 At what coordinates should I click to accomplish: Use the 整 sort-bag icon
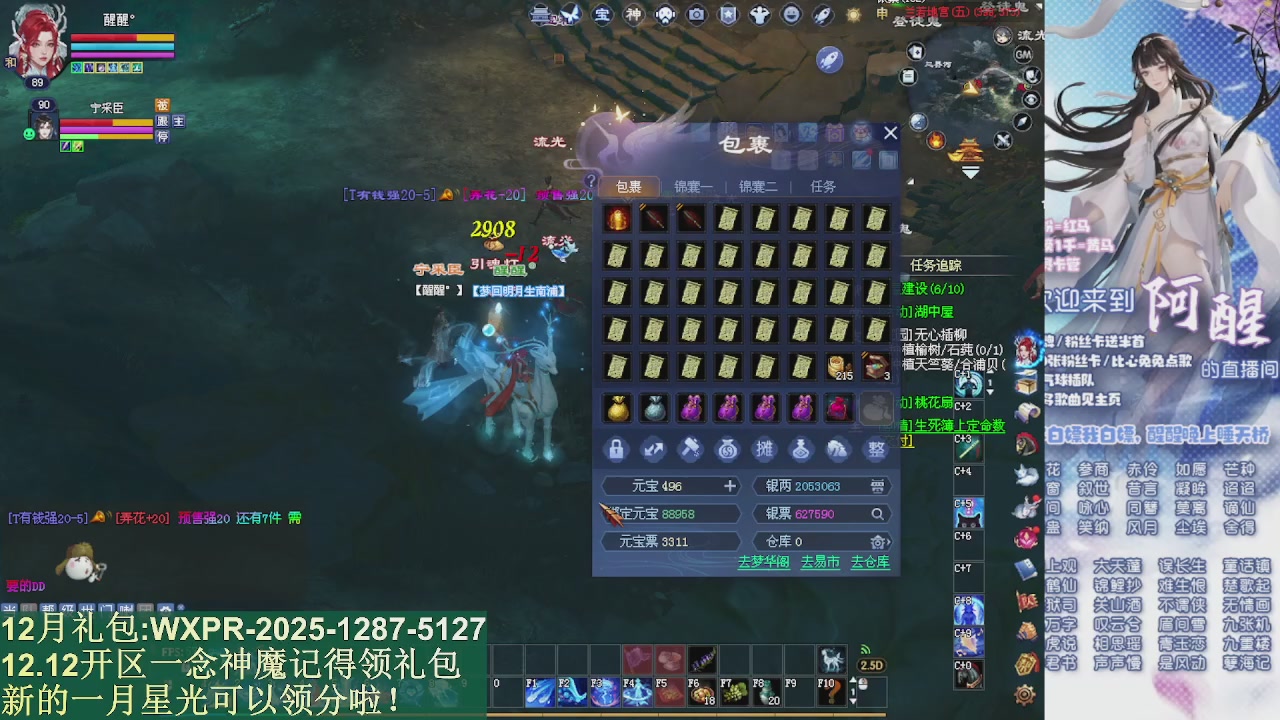(x=877, y=450)
